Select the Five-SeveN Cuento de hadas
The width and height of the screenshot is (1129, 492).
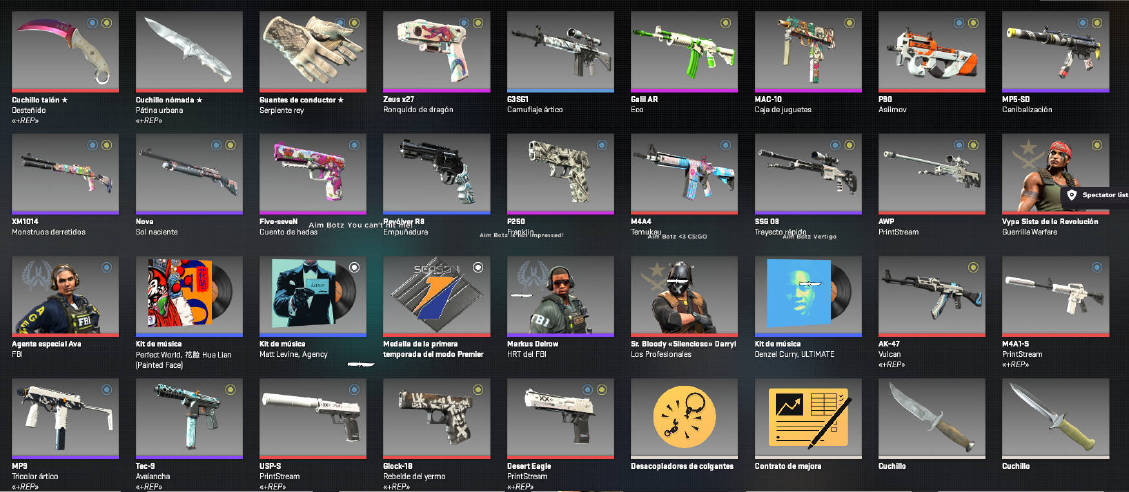point(313,173)
